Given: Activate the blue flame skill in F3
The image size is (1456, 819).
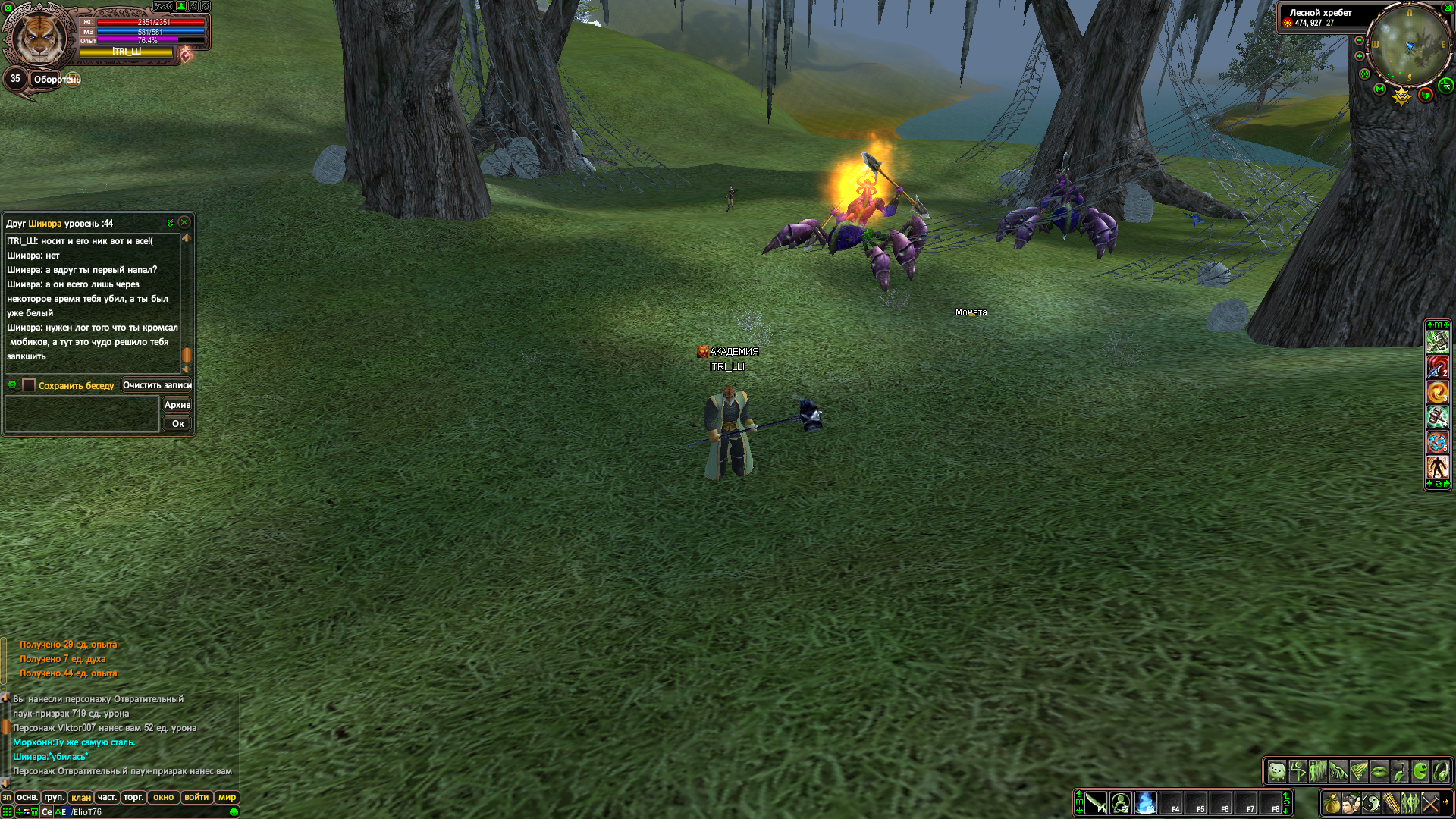Looking at the screenshot, I should pos(1146,802).
